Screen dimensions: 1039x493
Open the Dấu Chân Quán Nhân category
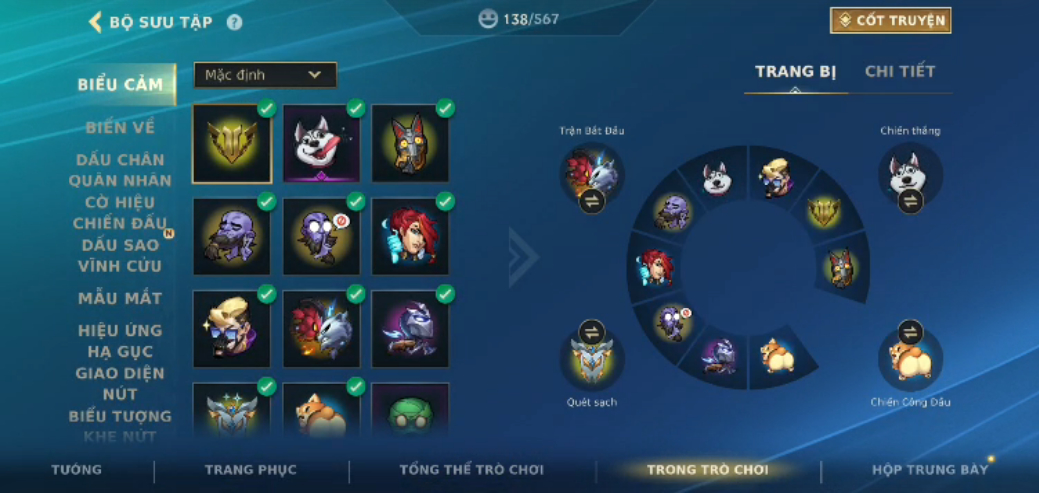[120, 170]
